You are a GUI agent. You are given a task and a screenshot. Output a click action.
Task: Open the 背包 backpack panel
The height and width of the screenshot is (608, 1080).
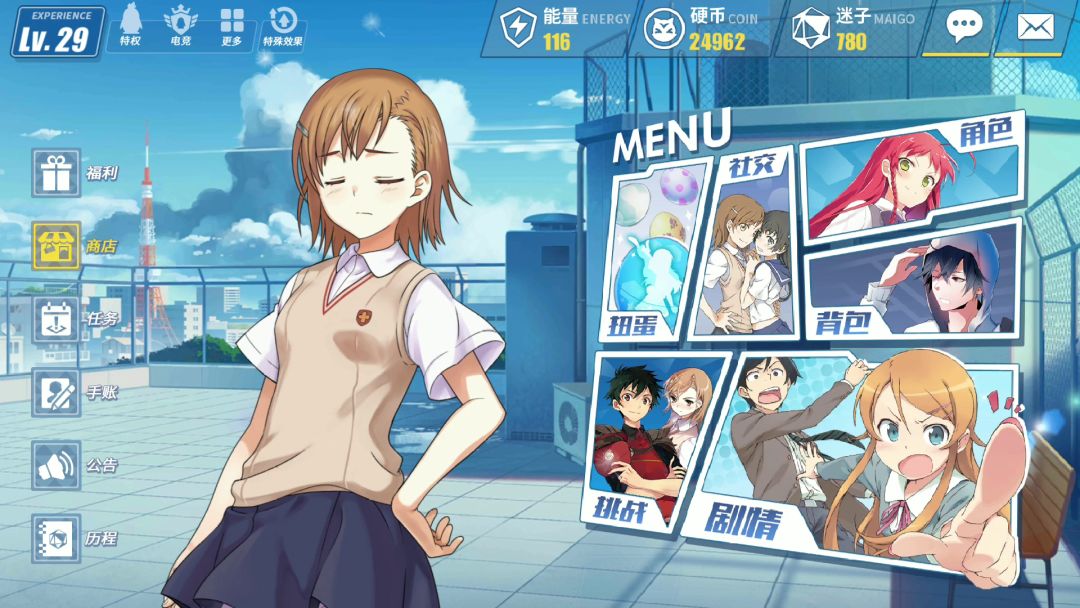[915, 280]
